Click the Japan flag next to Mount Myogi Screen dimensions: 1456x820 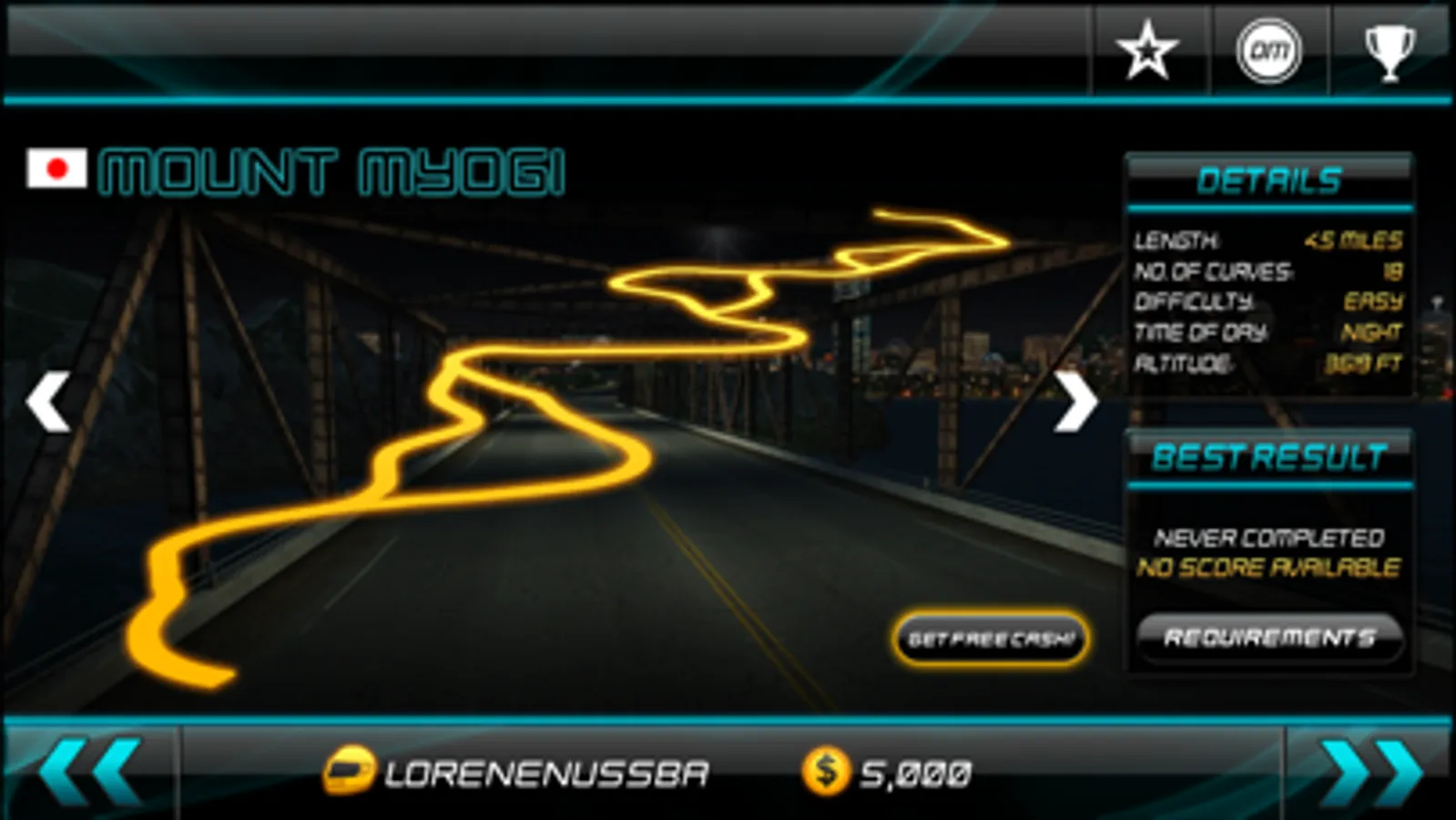(x=57, y=169)
